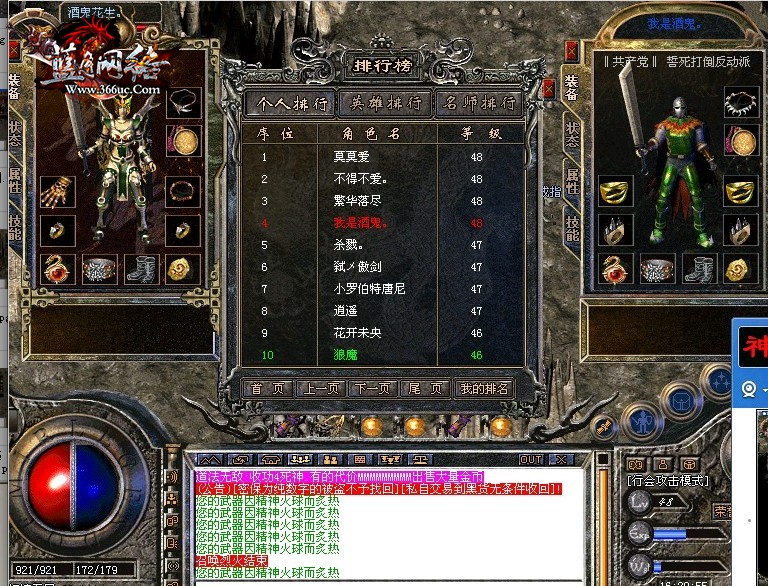Go to 首页 of the ranking list
768x586 pixels.
(x=269, y=389)
